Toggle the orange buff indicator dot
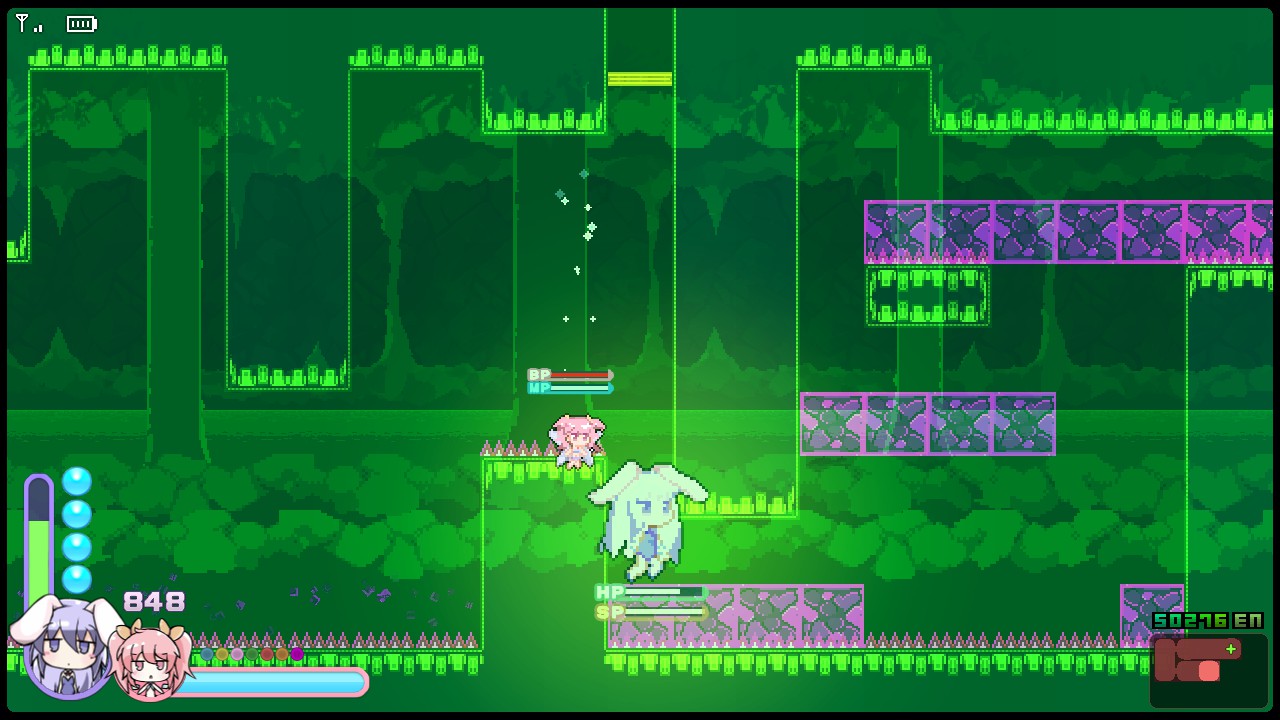Viewport: 1280px width, 720px height. 281,655
